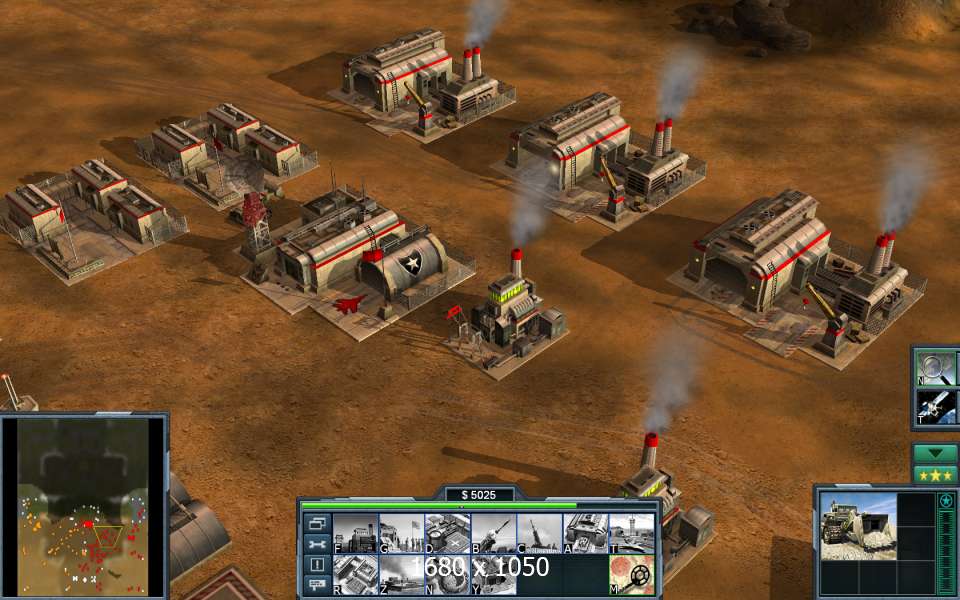
Task: Select the dome structure icon labeled N
Action: (447, 574)
